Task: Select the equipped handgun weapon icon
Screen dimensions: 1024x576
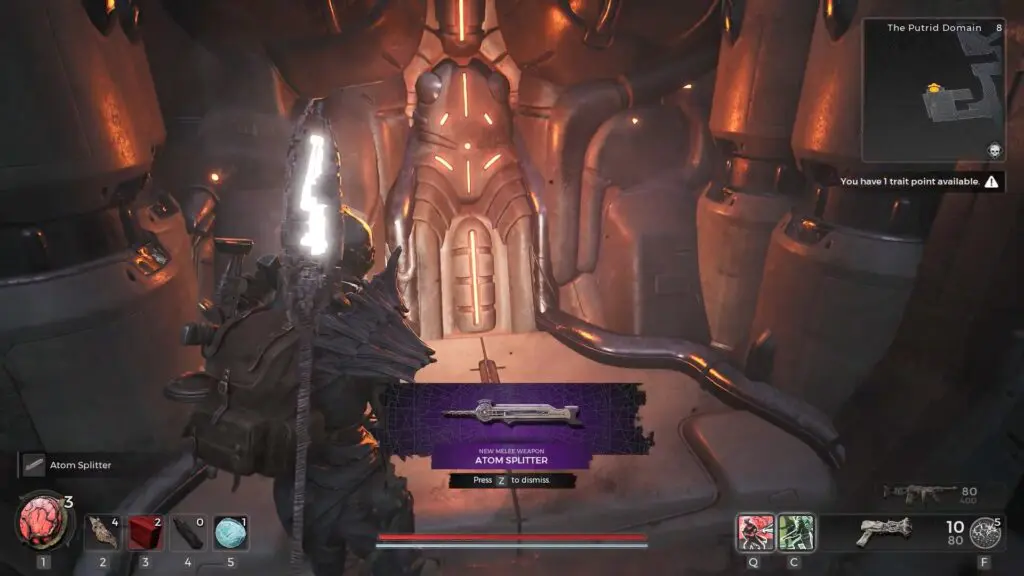Action: click(x=884, y=531)
